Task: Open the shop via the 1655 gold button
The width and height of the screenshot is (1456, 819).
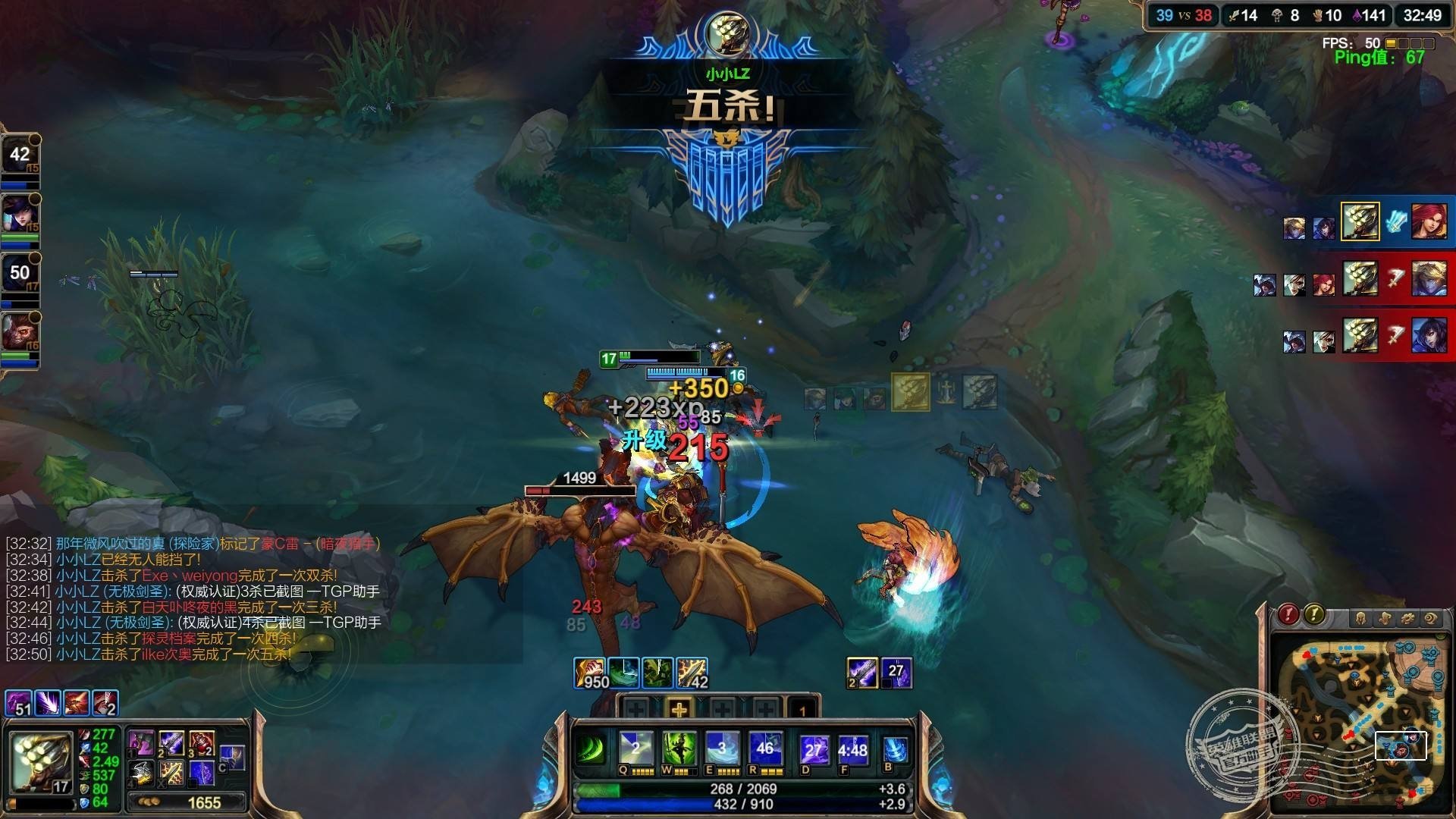Action: (x=187, y=802)
